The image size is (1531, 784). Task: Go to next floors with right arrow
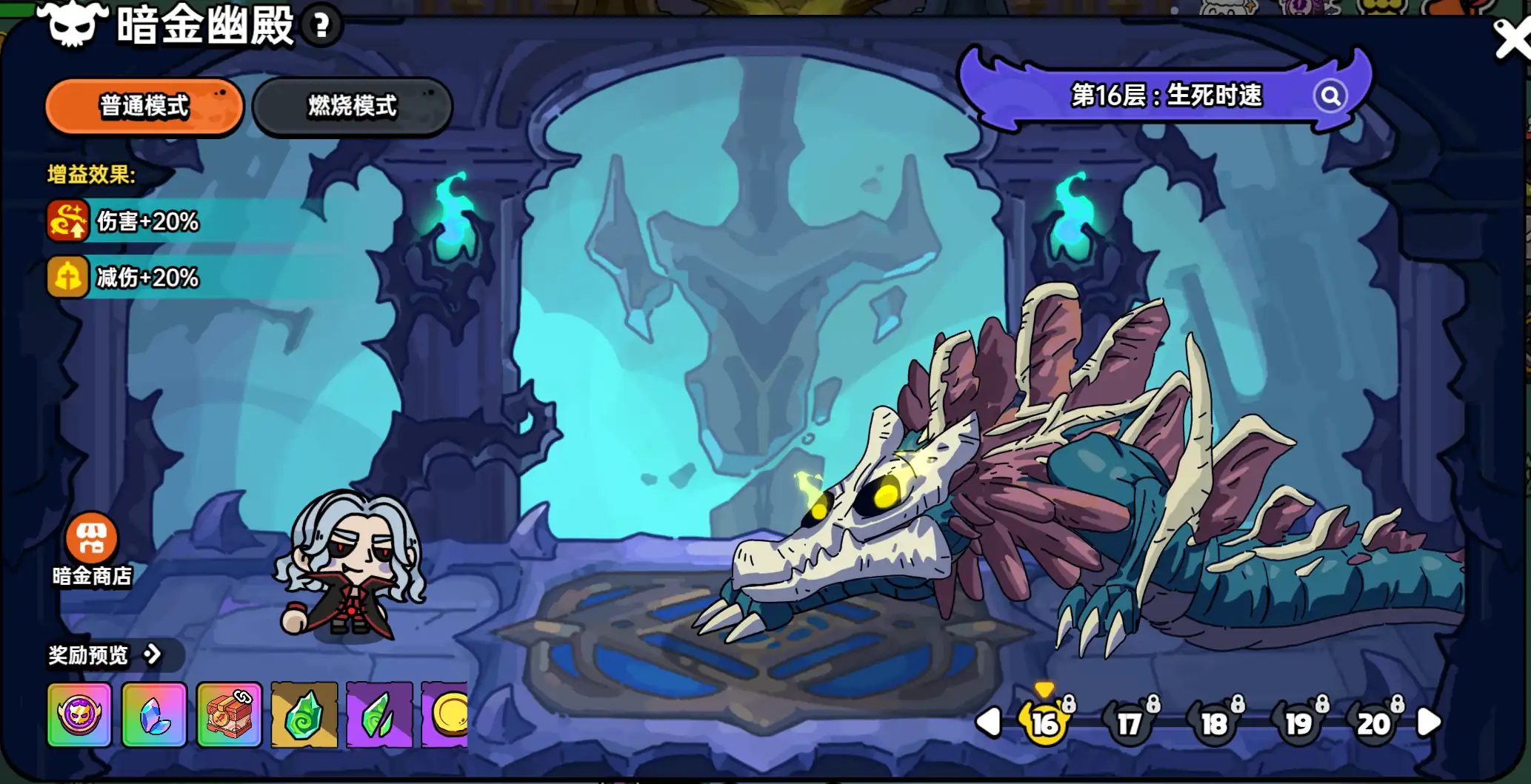1428,722
